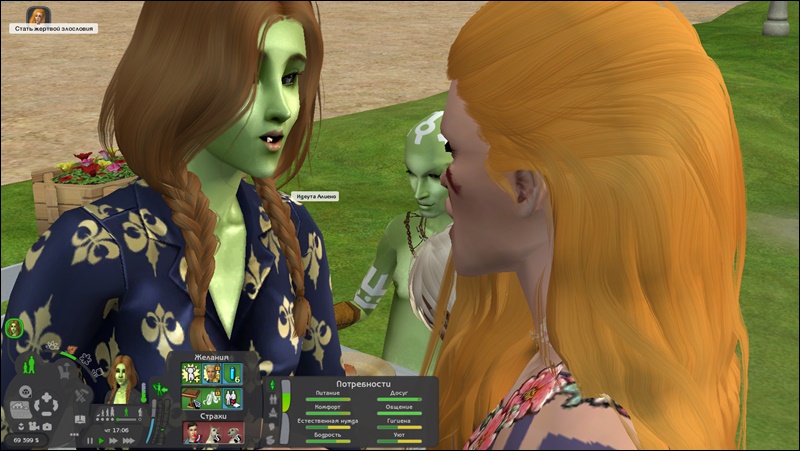This screenshot has height=451, width=800.
Task: Open the wants and fears panel tab
Action: (157, 388)
